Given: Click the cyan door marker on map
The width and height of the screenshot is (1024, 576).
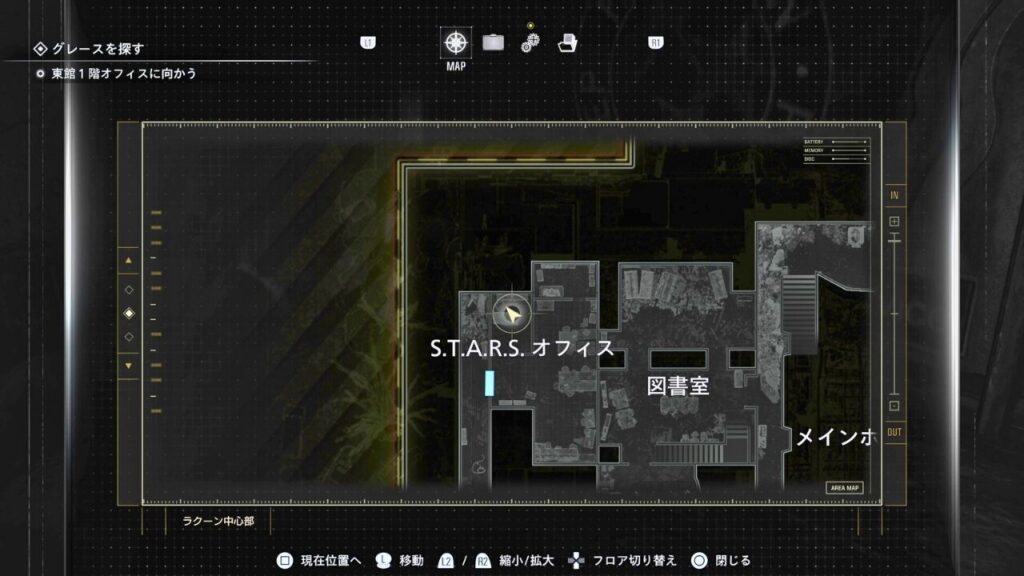Looking at the screenshot, I should coord(489,382).
